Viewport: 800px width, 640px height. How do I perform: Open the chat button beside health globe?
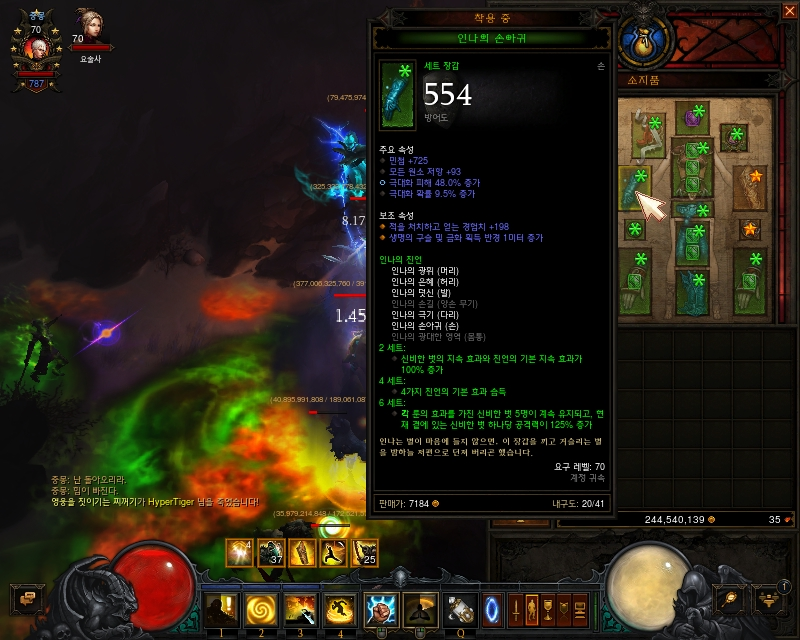[25, 597]
